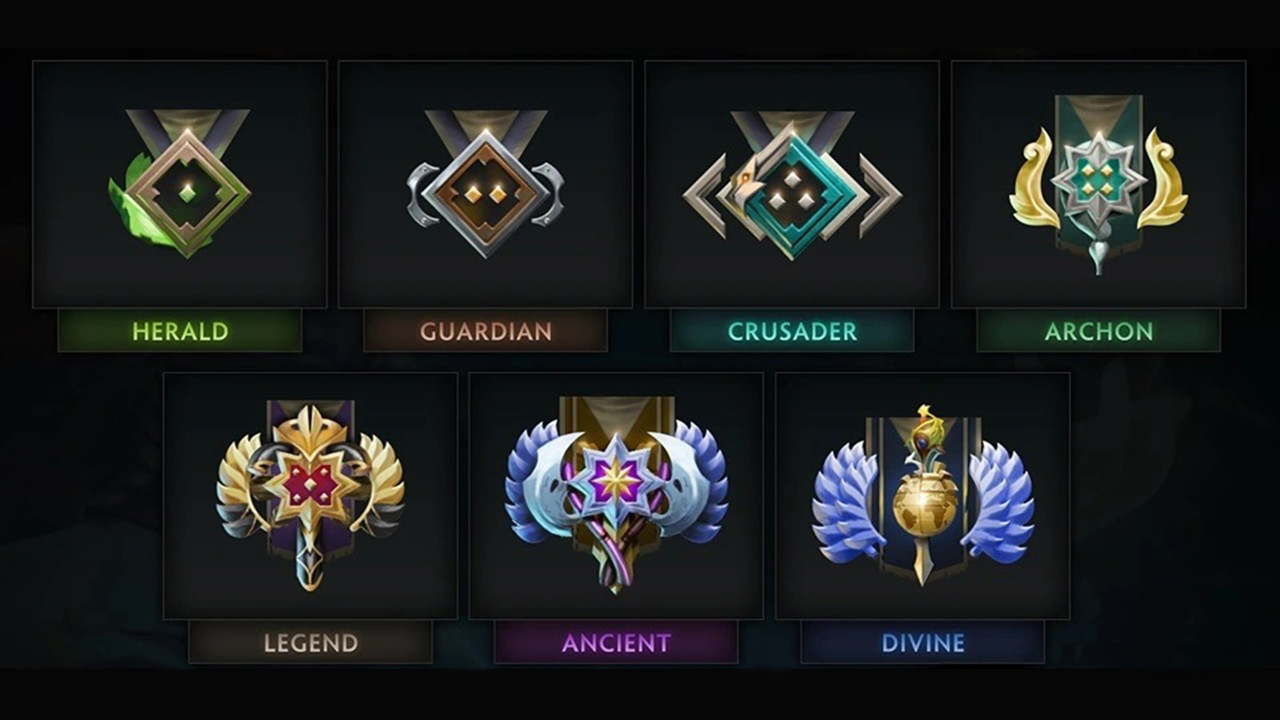The width and height of the screenshot is (1280, 720).
Task: Open the Herald rank label
Action: [x=180, y=333]
